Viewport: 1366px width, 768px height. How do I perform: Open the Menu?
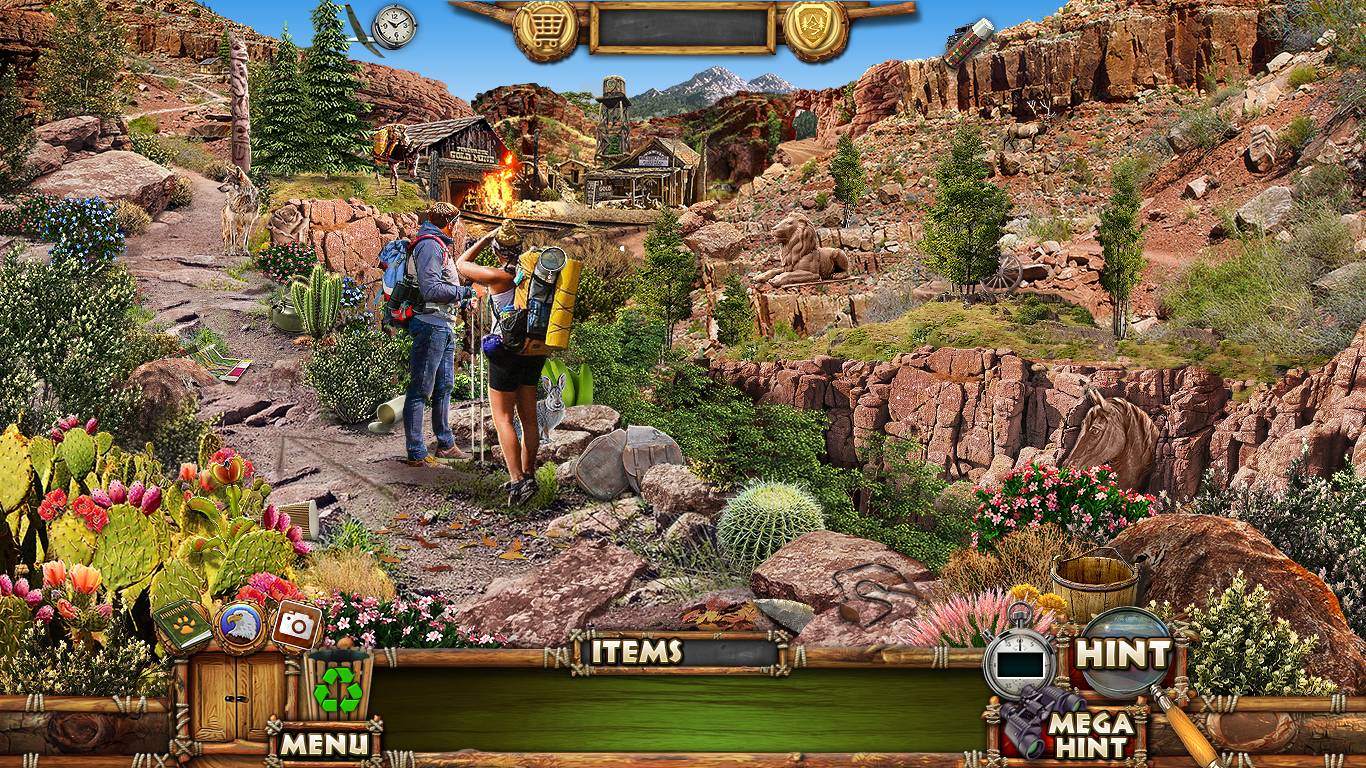tap(324, 744)
